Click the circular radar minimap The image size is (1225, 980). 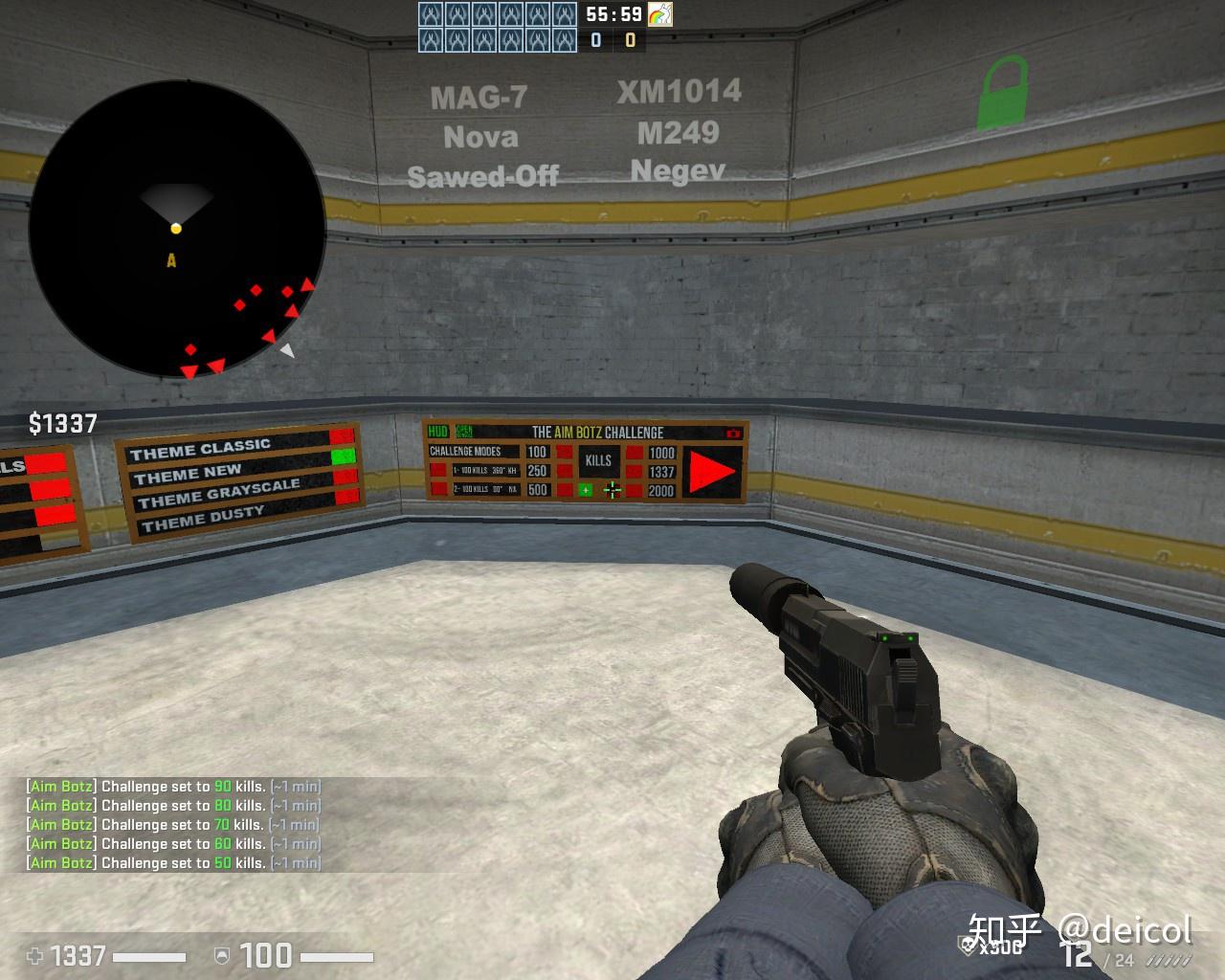coord(177,230)
